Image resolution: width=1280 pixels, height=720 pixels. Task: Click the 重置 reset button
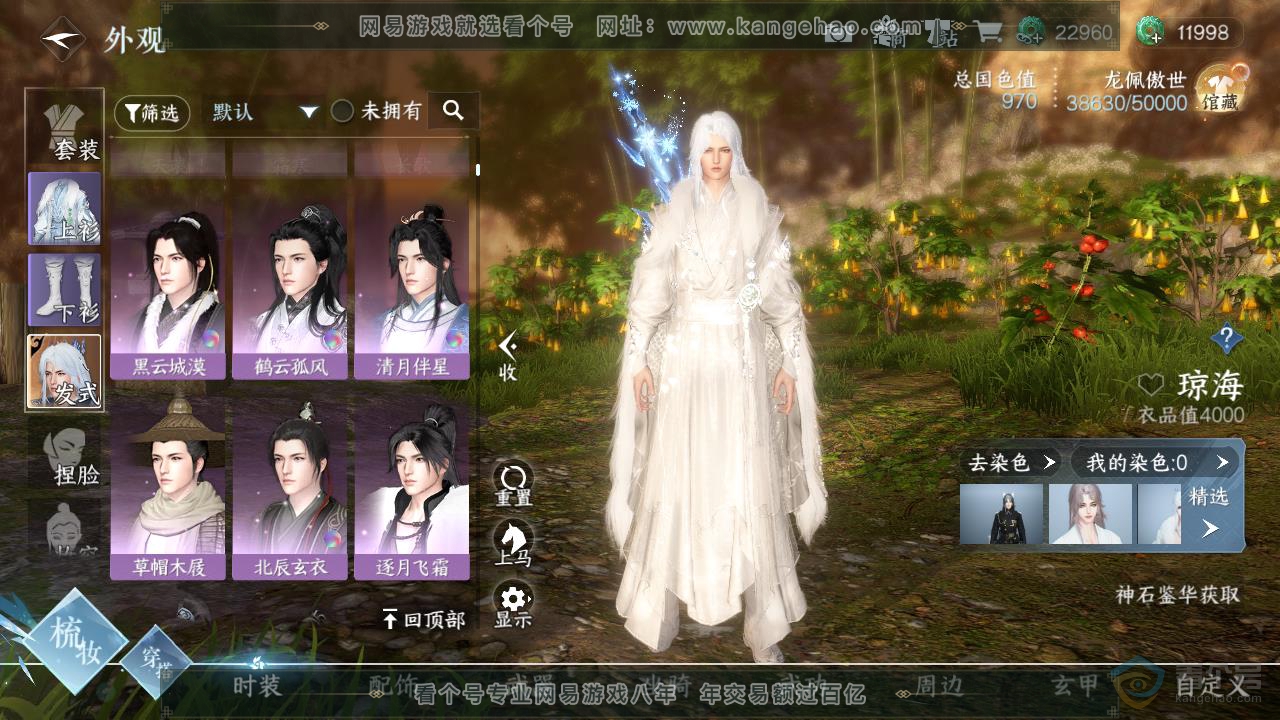513,483
